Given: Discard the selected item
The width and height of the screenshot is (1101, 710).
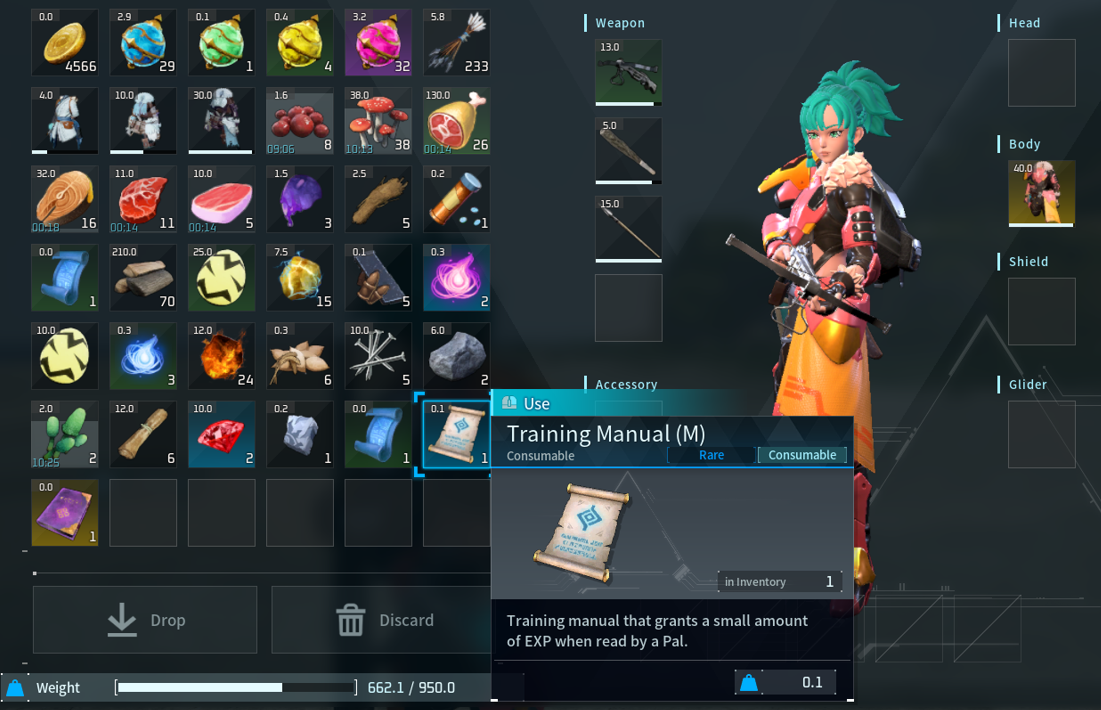Looking at the screenshot, I should (x=384, y=620).
